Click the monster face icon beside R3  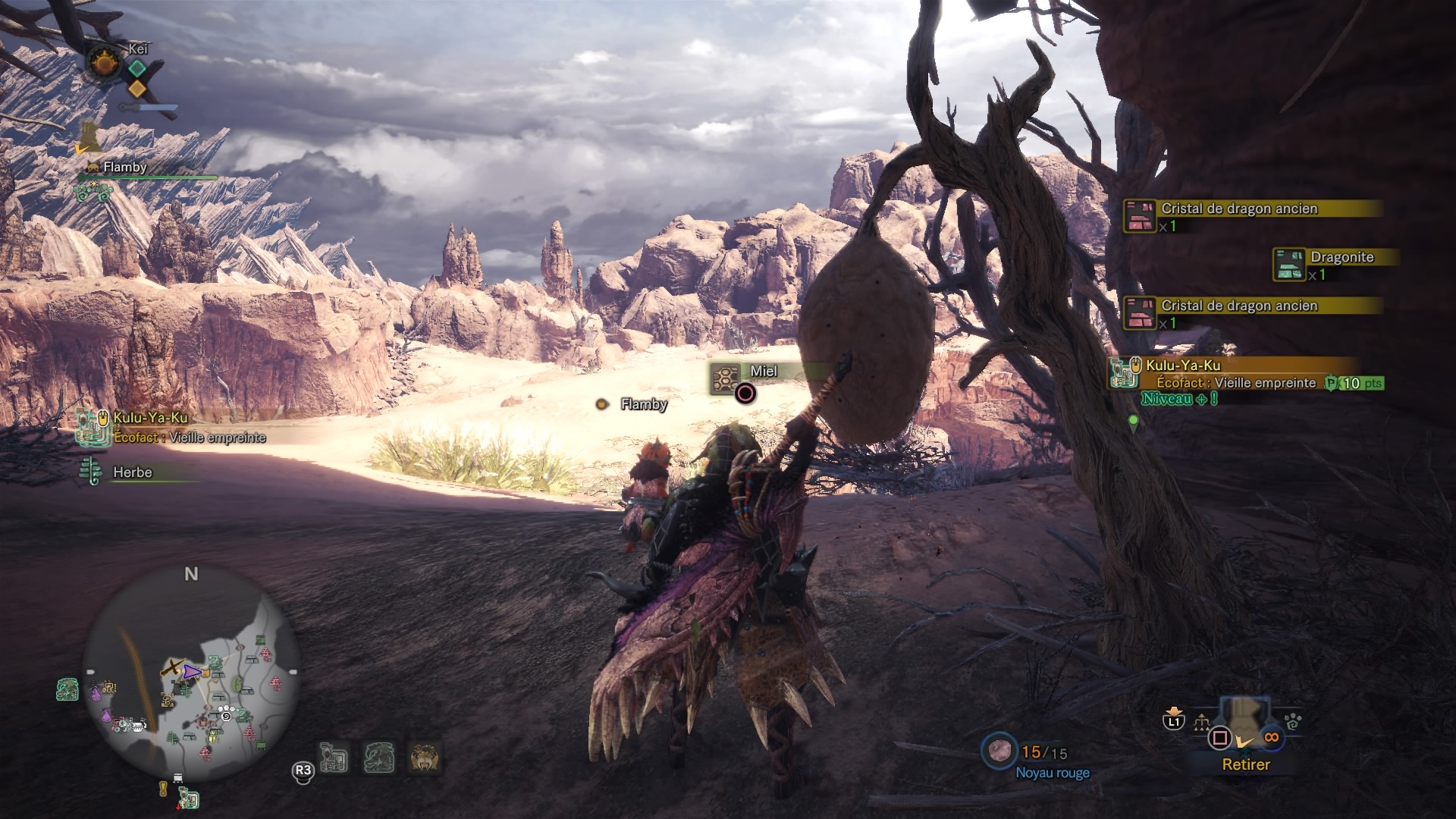(423, 758)
